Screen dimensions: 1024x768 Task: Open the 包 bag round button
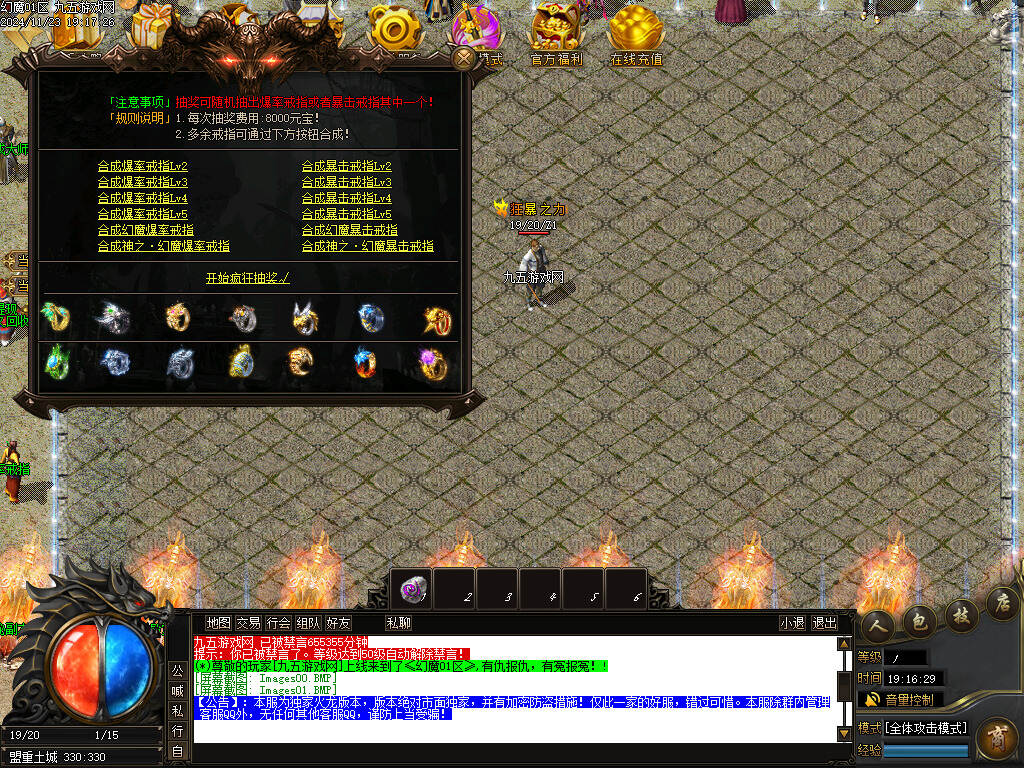(919, 620)
